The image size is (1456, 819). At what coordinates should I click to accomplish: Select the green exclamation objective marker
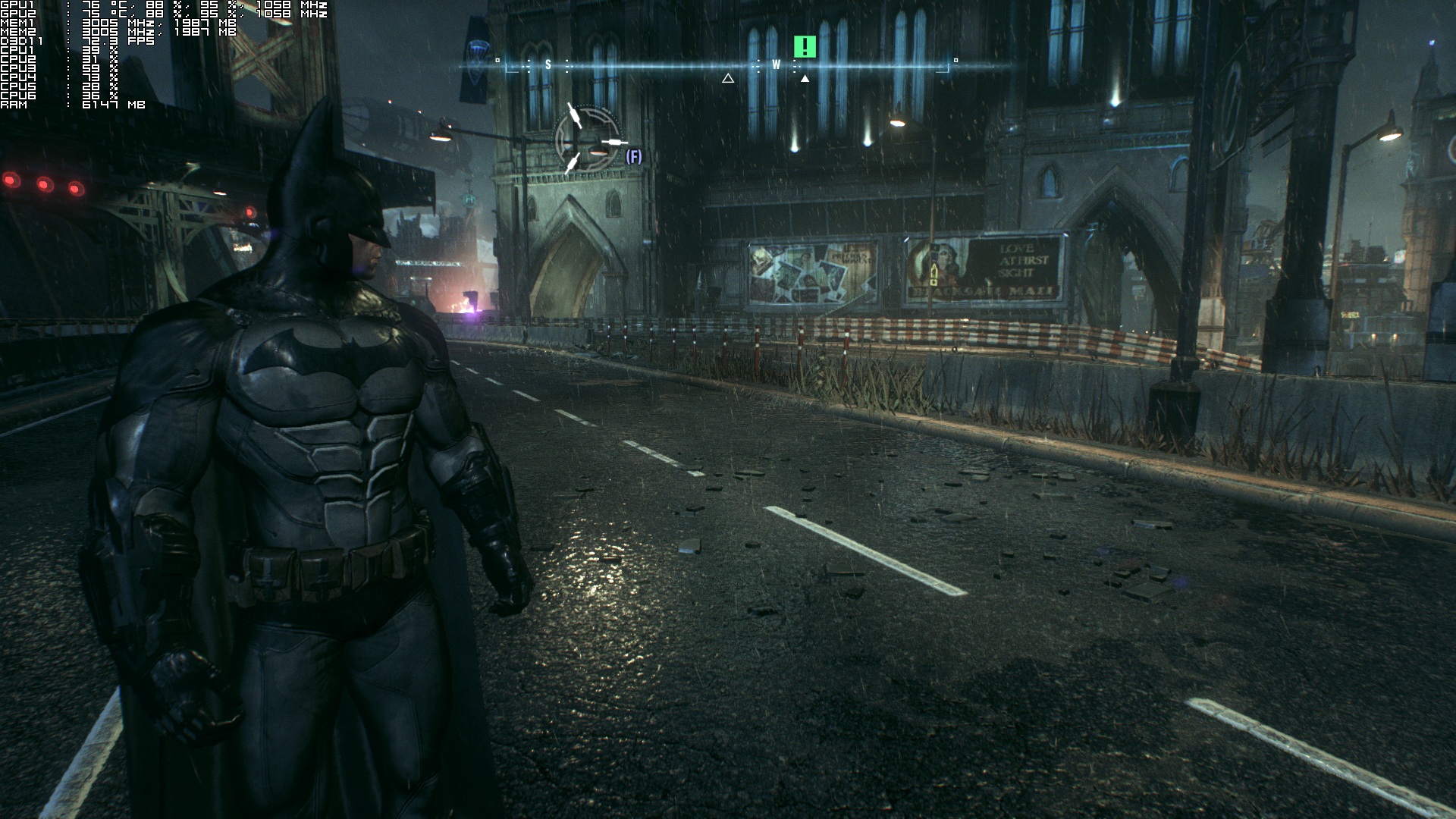tap(805, 47)
